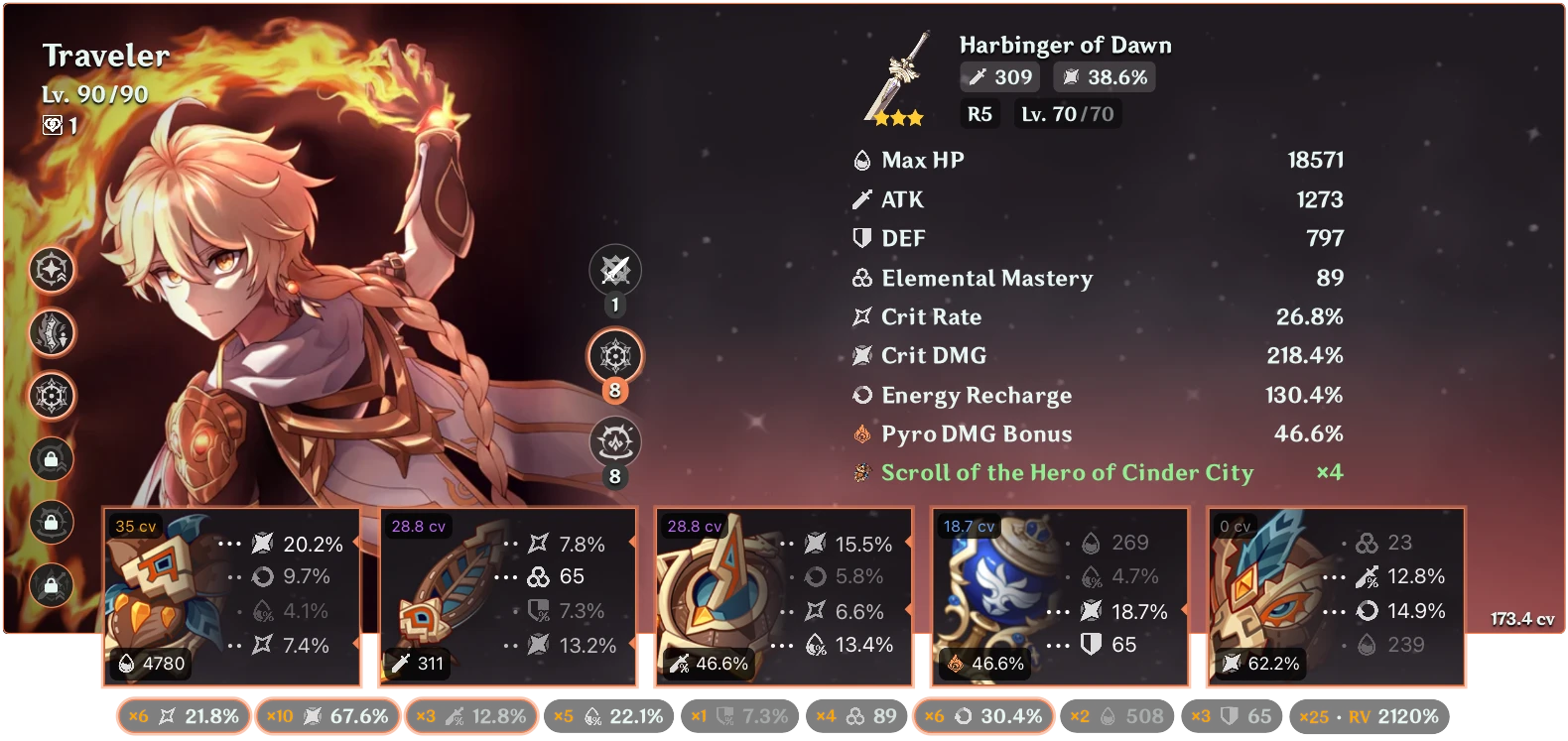This screenshot has height=741, width=1568.
Task: Expand the RV 2120% roll summary
Action: (1369, 714)
